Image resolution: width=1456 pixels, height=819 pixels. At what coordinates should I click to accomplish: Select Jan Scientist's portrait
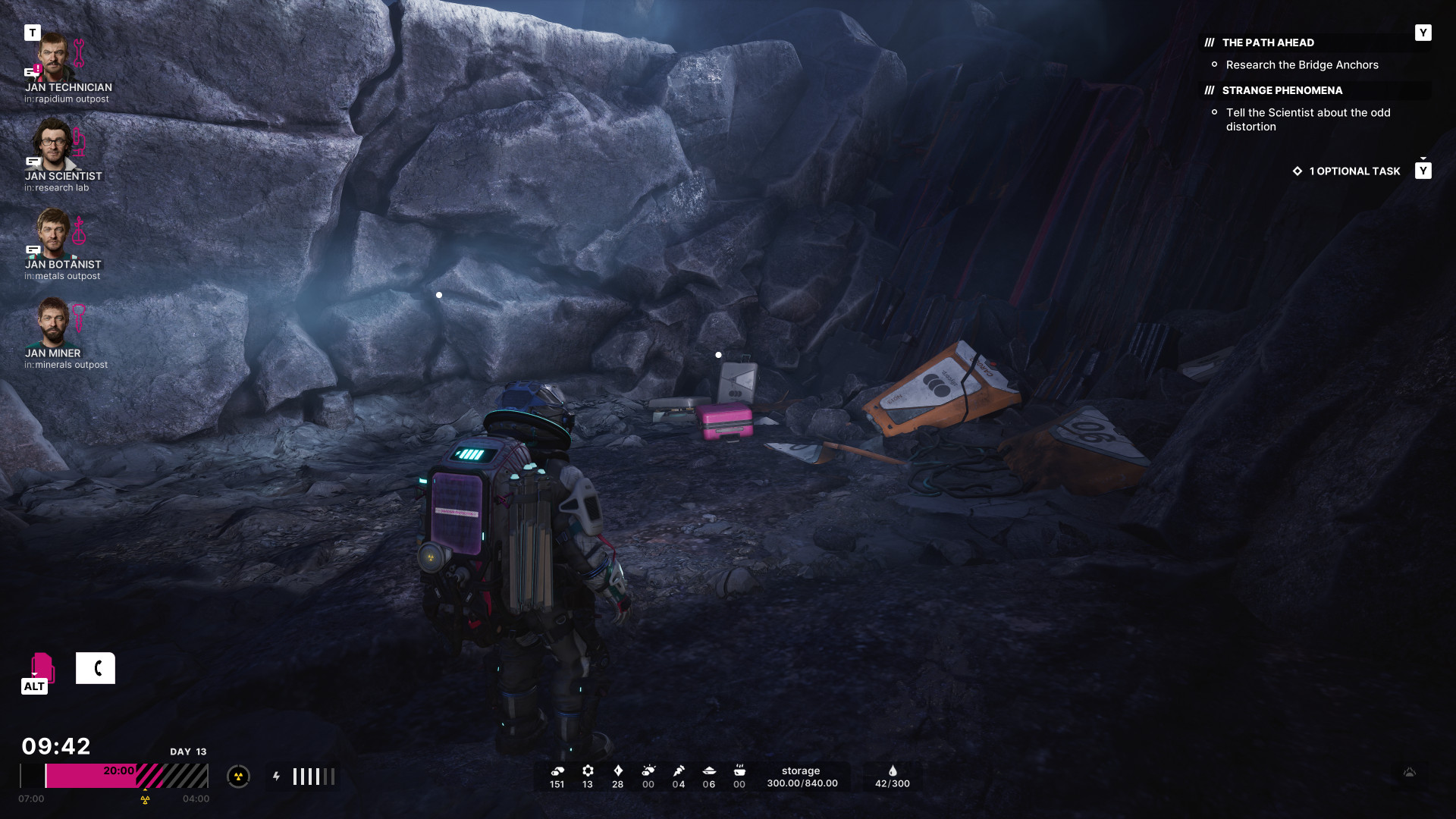[52, 144]
